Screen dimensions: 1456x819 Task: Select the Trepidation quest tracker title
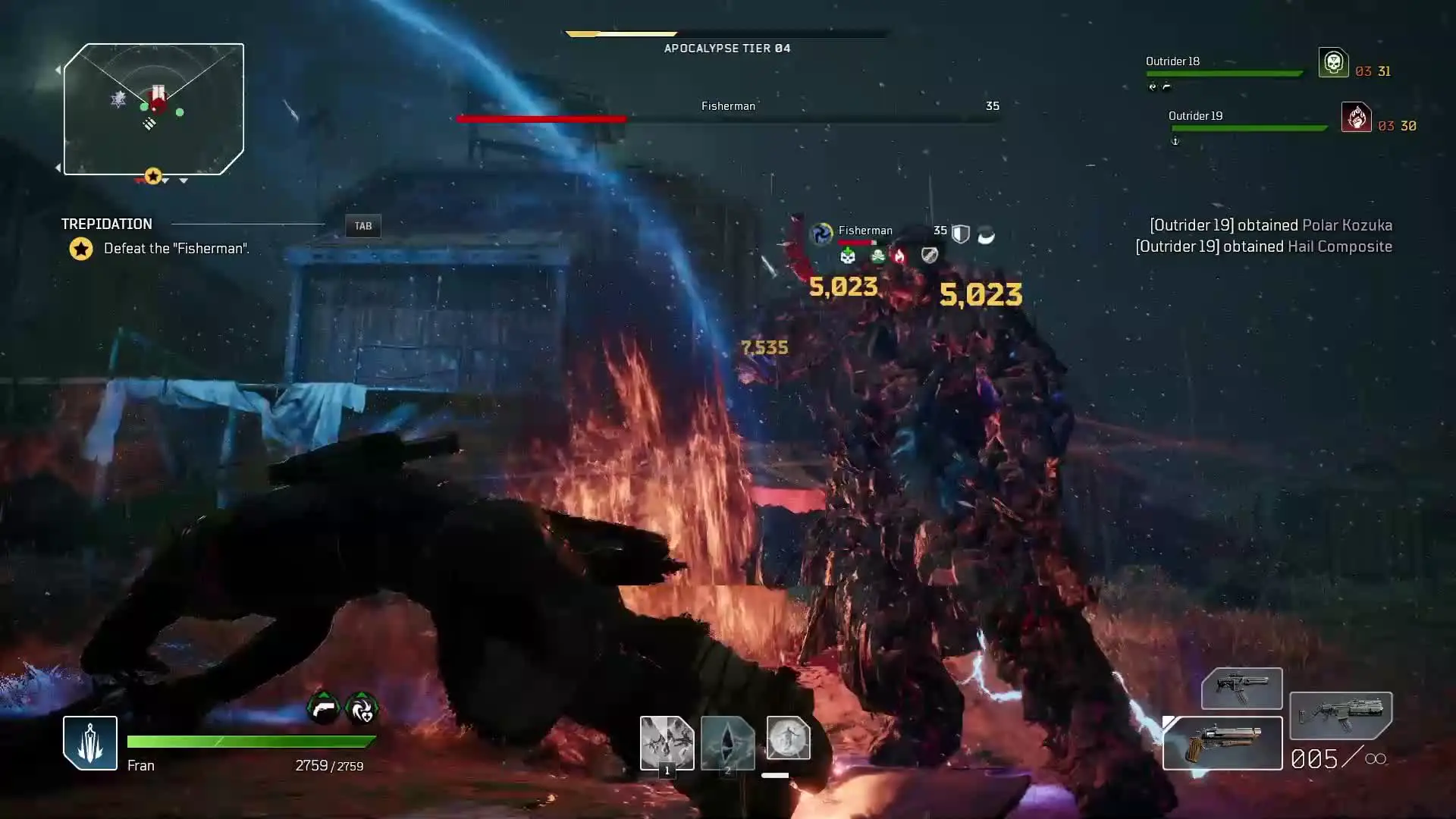tap(107, 224)
